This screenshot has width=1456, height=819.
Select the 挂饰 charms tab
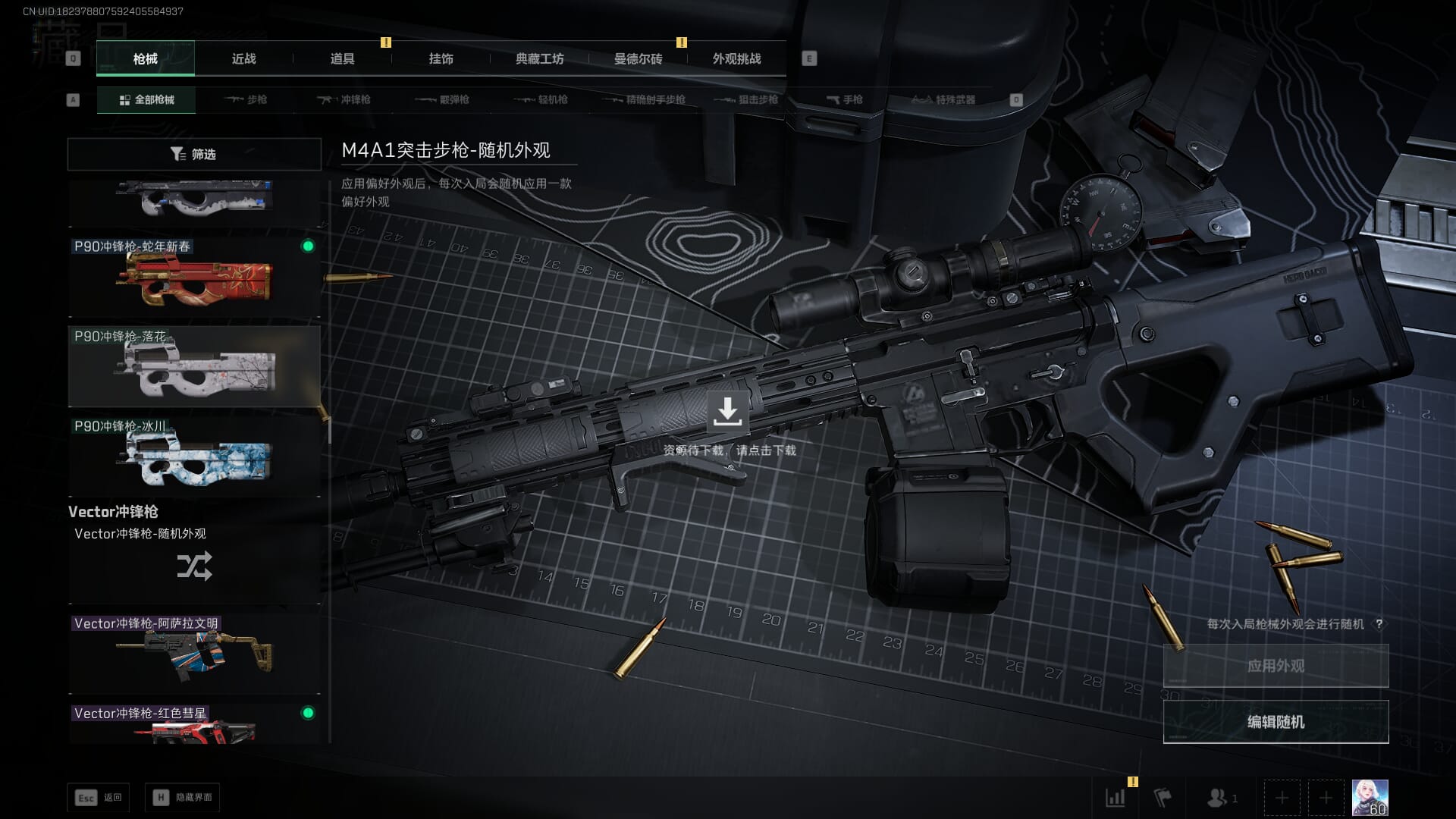(441, 58)
